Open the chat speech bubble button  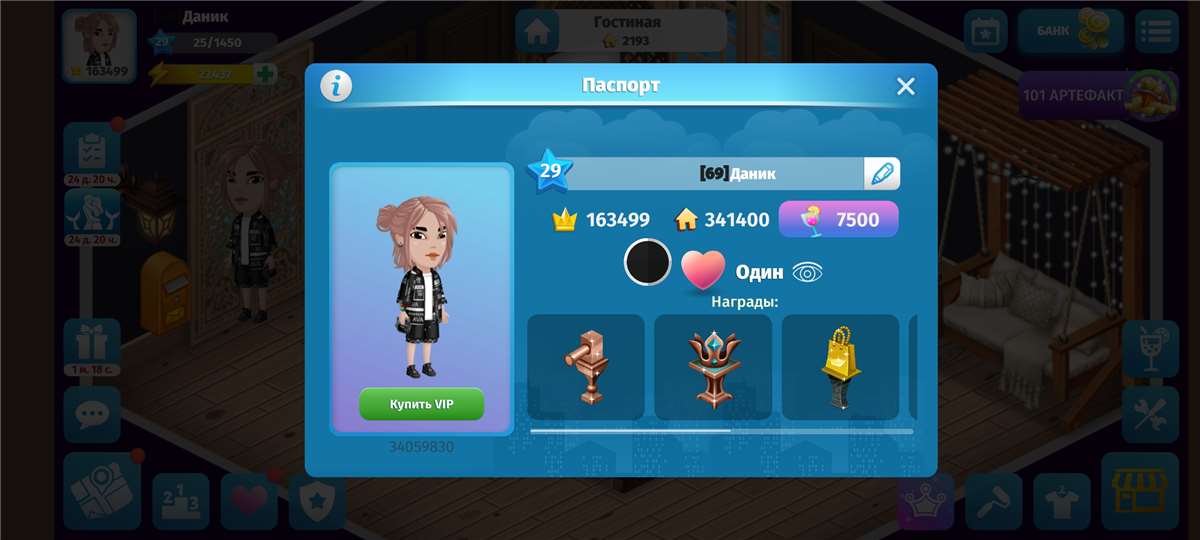(92, 414)
